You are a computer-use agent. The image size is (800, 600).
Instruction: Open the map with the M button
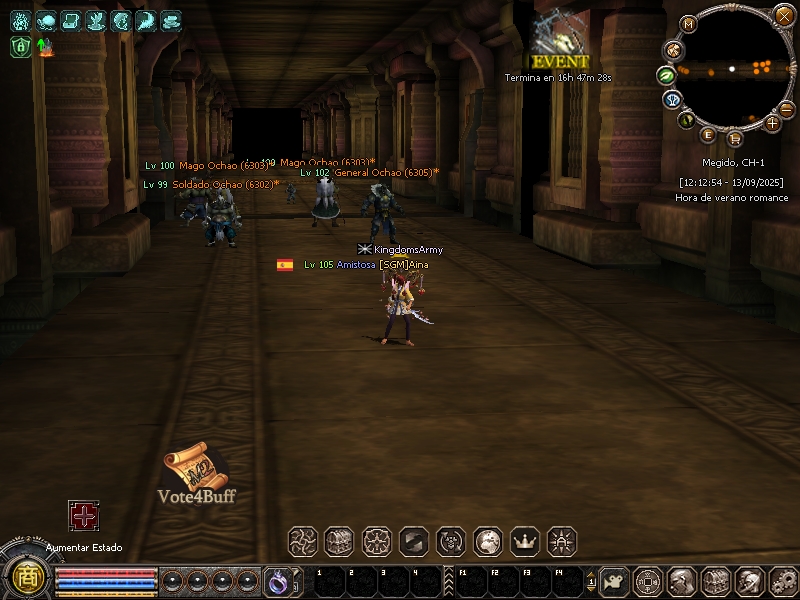(x=688, y=24)
